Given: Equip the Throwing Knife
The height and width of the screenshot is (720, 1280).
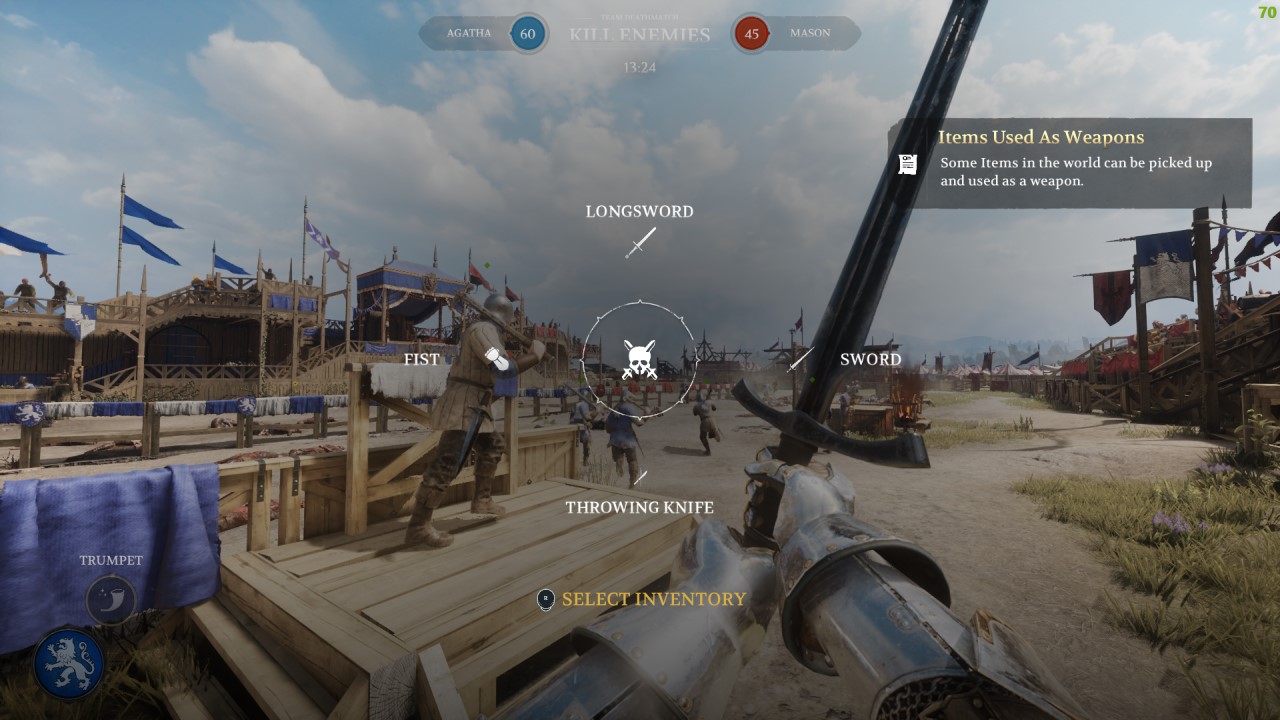Looking at the screenshot, I should coord(640,479).
